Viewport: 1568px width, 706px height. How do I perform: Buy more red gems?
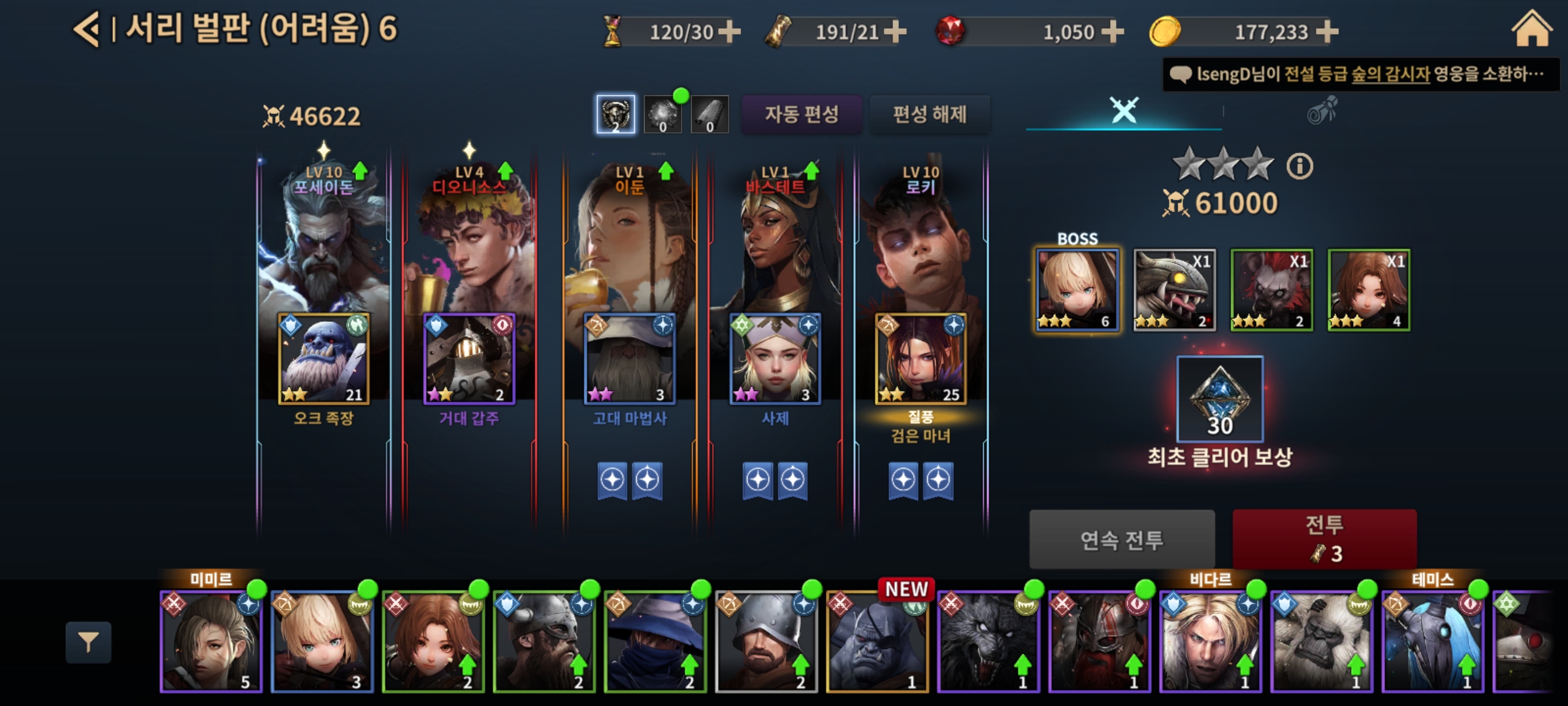coord(1113,31)
